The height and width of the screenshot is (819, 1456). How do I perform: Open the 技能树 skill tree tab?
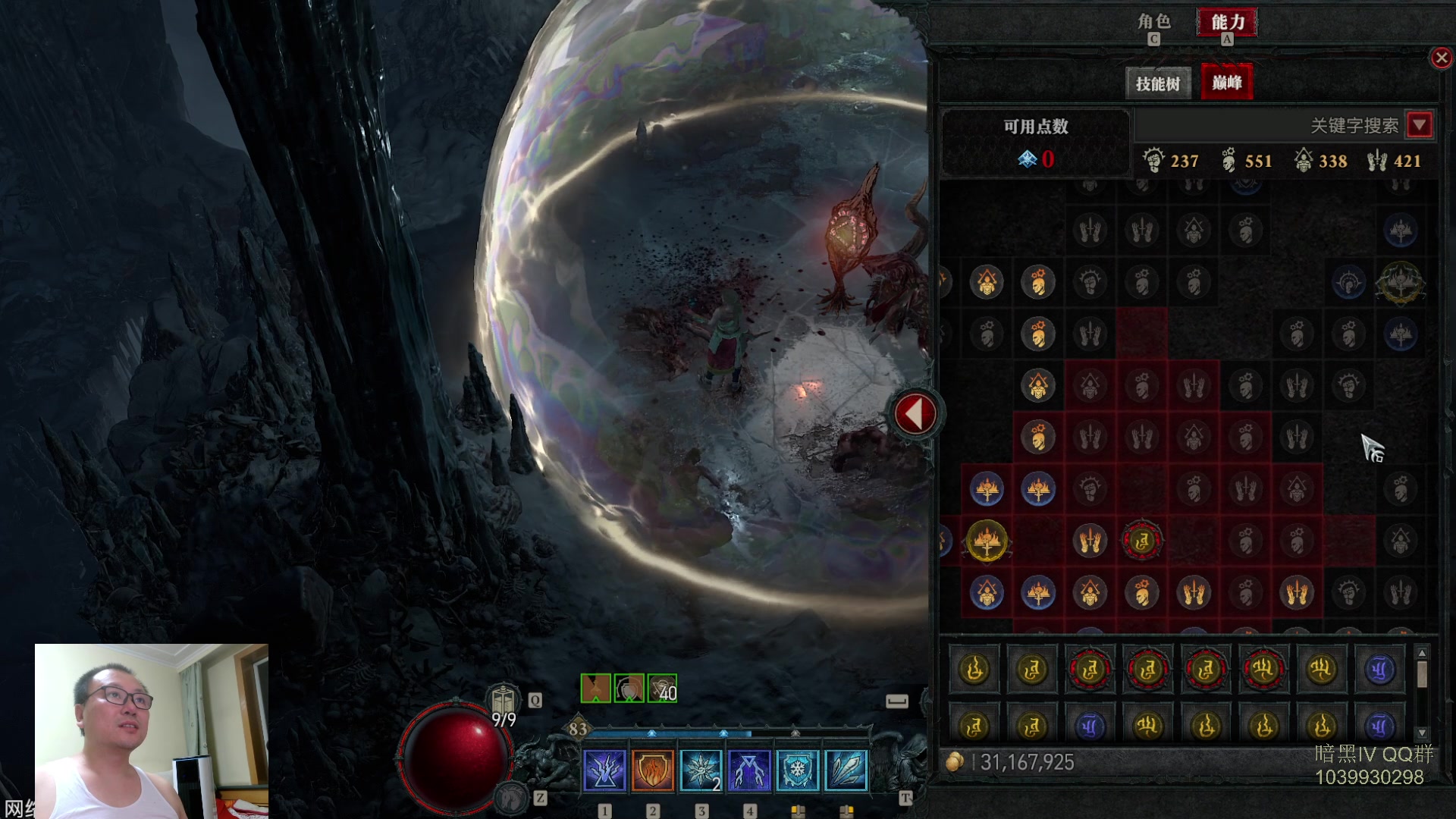1157,83
